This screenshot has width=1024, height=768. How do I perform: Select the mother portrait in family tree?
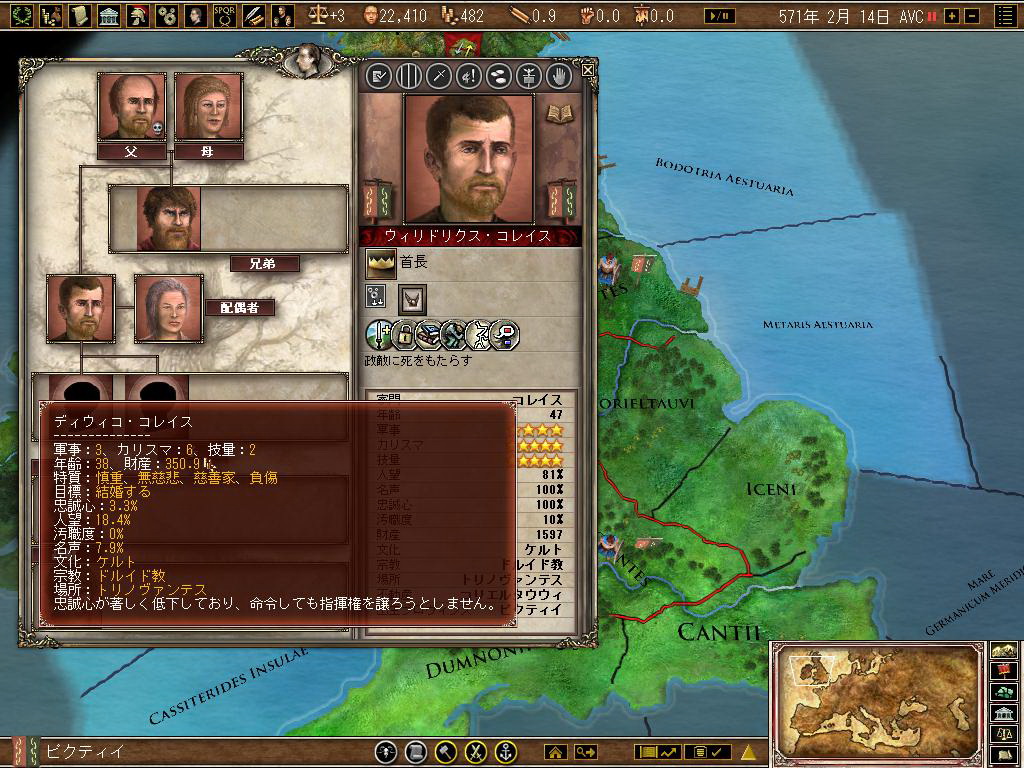click(x=208, y=106)
